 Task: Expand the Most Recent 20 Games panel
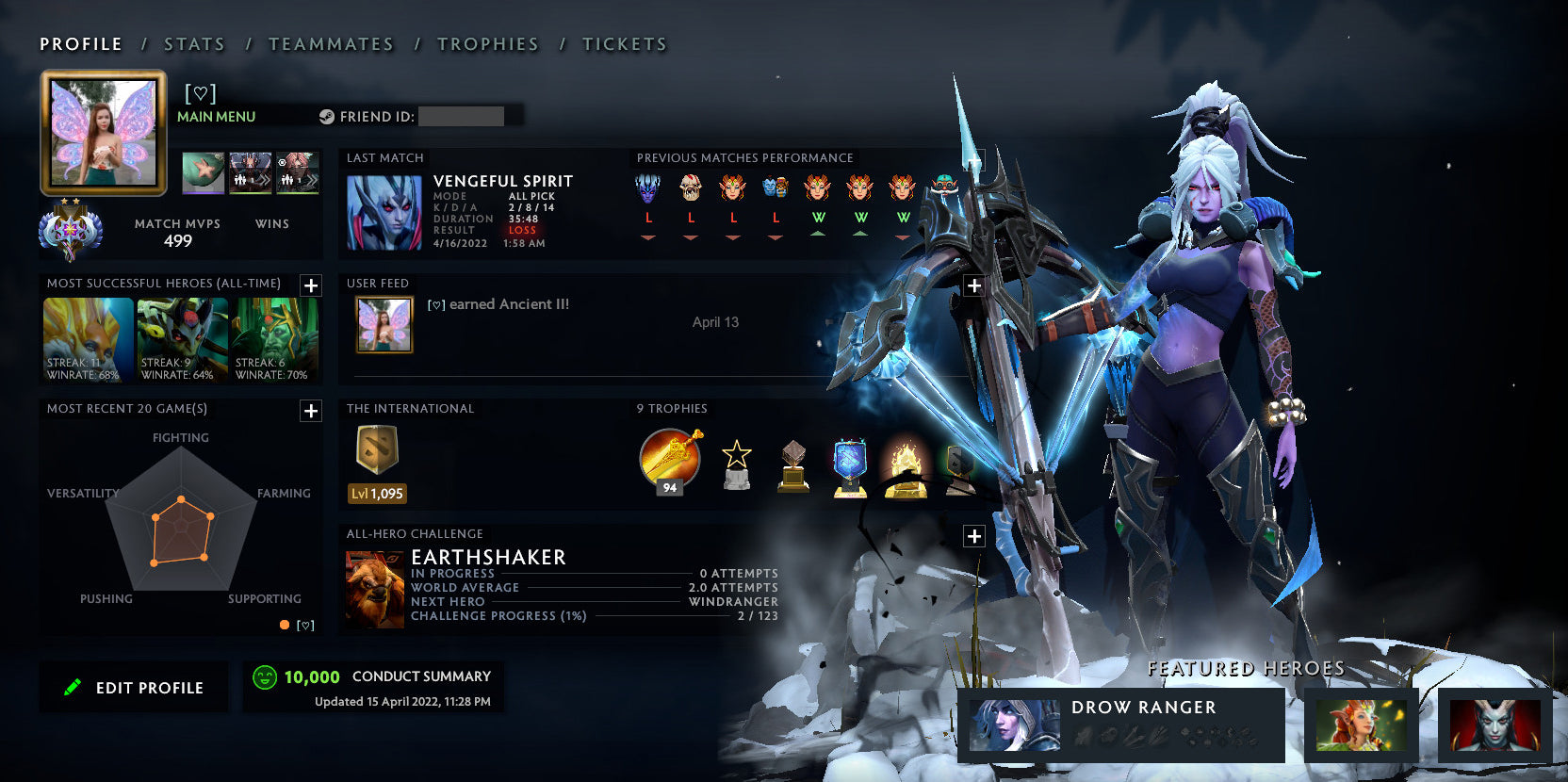pos(310,411)
